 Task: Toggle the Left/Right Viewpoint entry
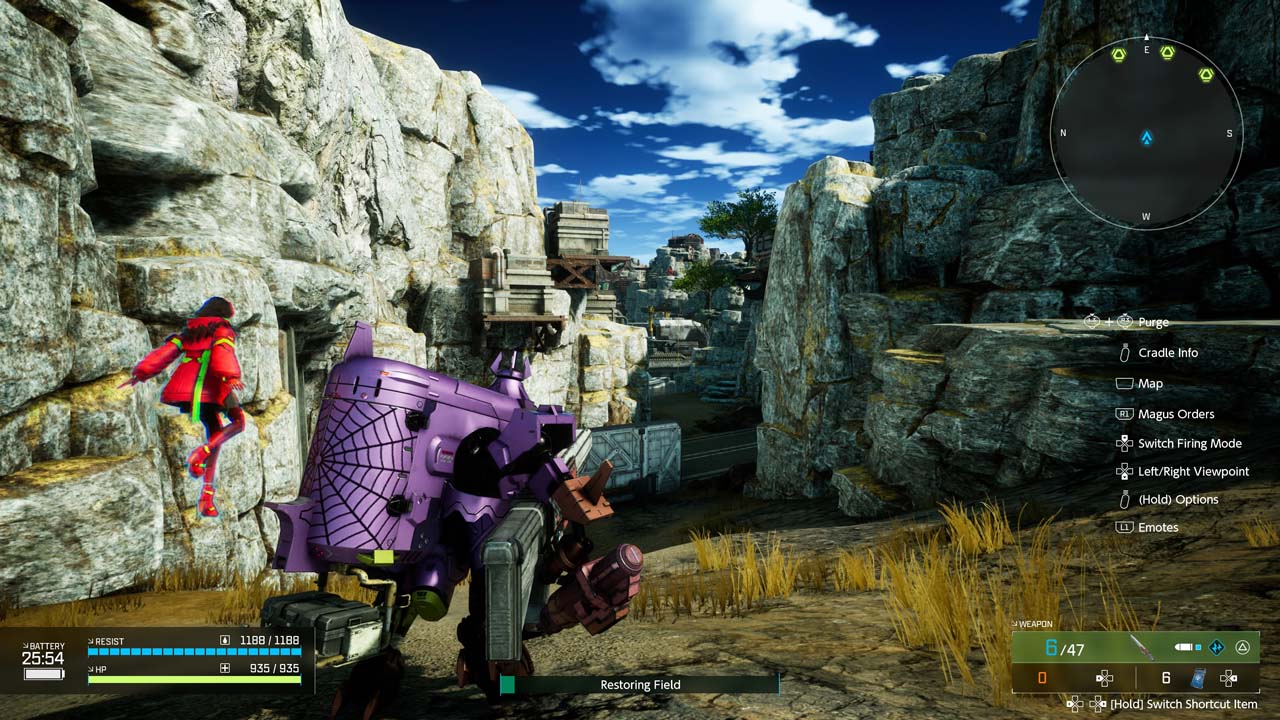1193,471
